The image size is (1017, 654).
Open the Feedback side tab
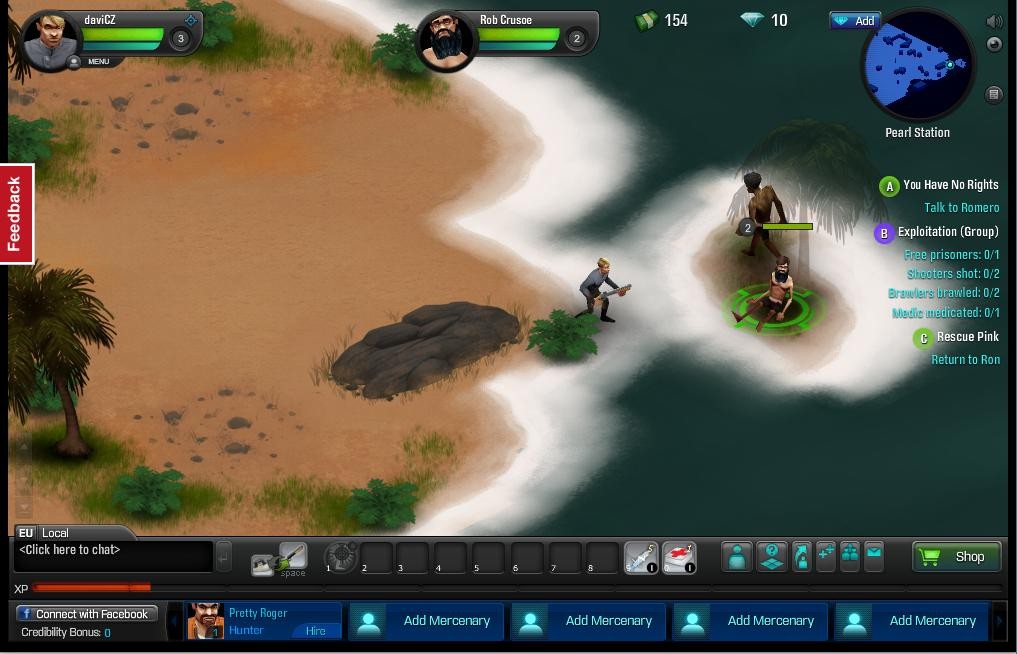pos(16,214)
